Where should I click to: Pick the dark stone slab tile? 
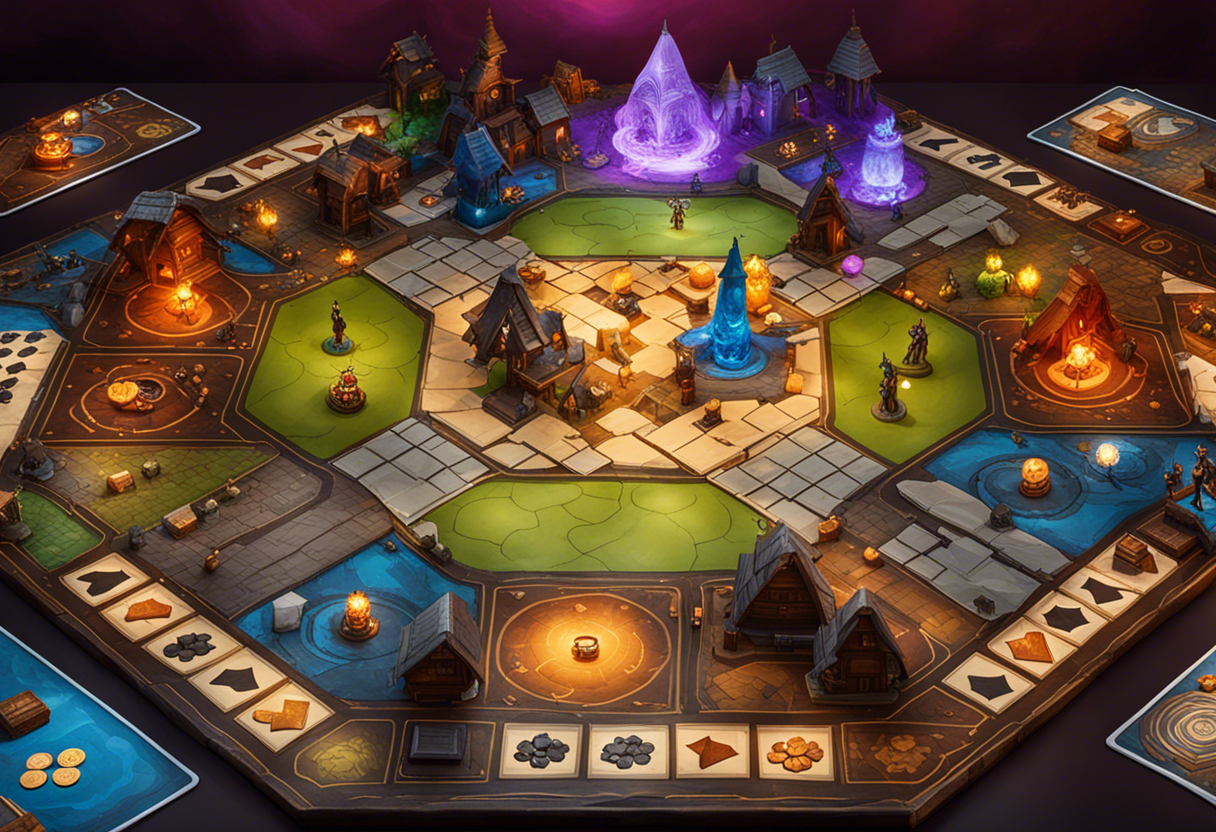point(438,744)
